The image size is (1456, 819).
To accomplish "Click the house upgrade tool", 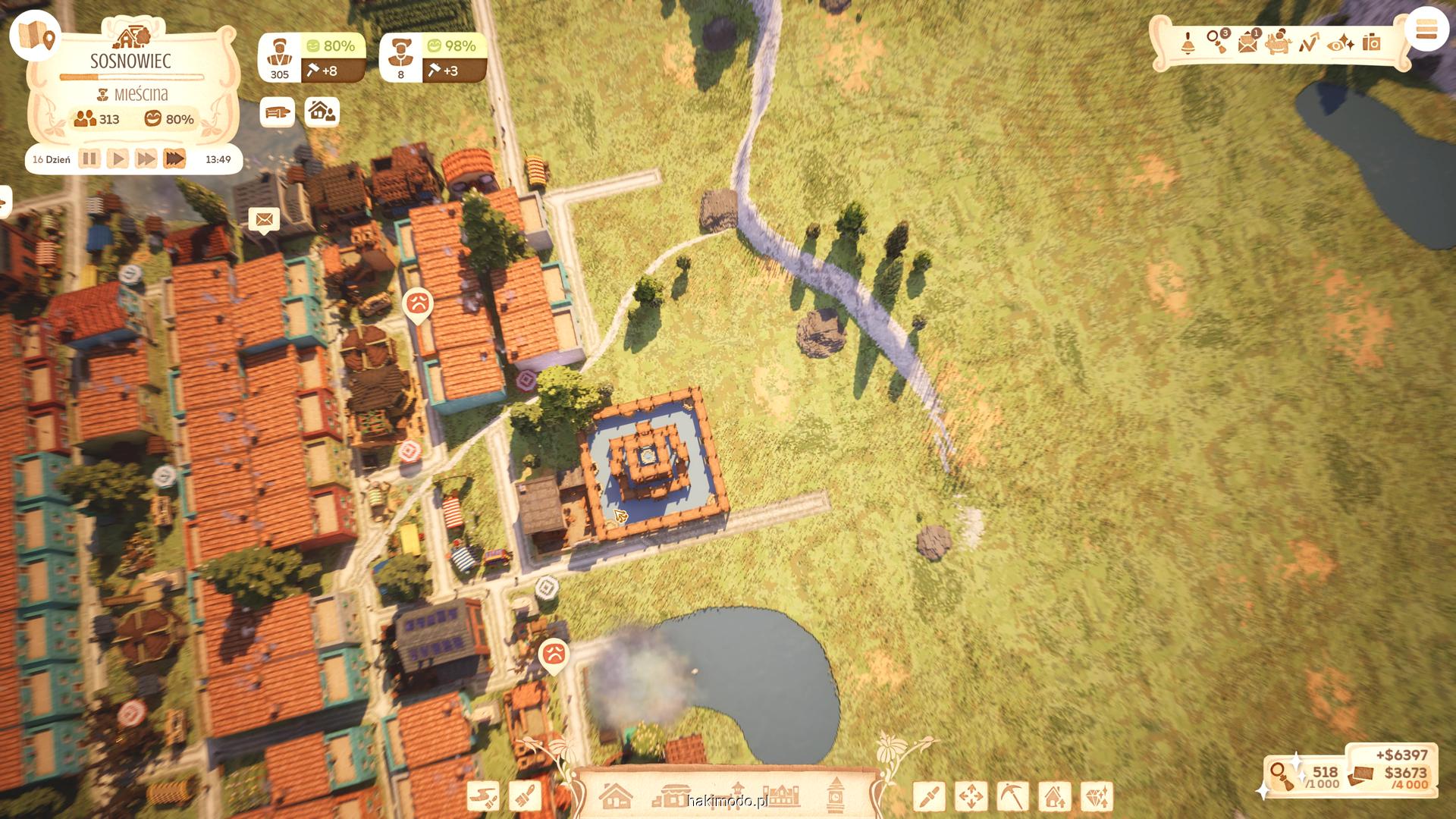I will tap(1054, 797).
